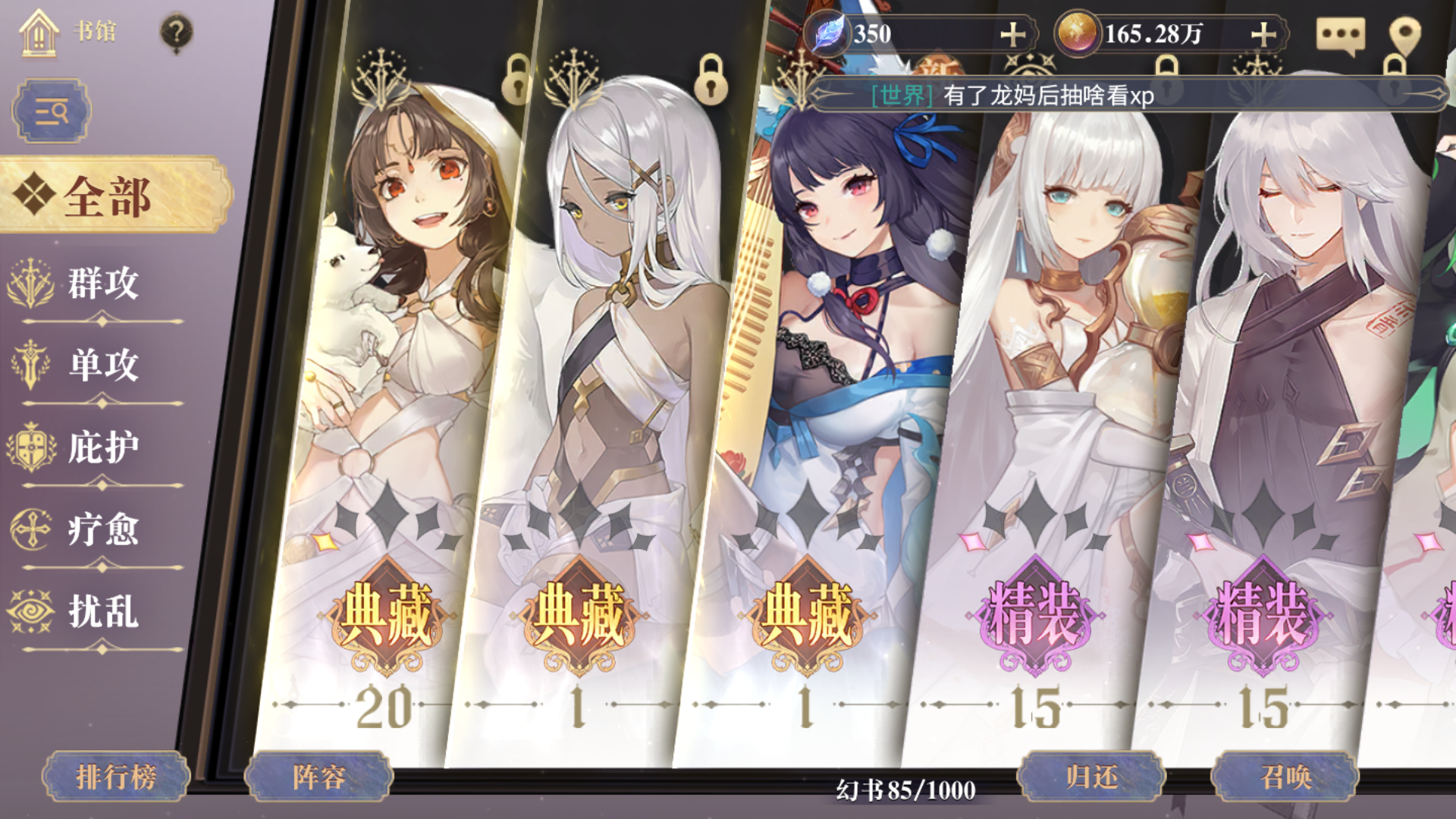Expand the feather currency with plus button
This screenshot has width=1456, height=819.
coord(1014,33)
